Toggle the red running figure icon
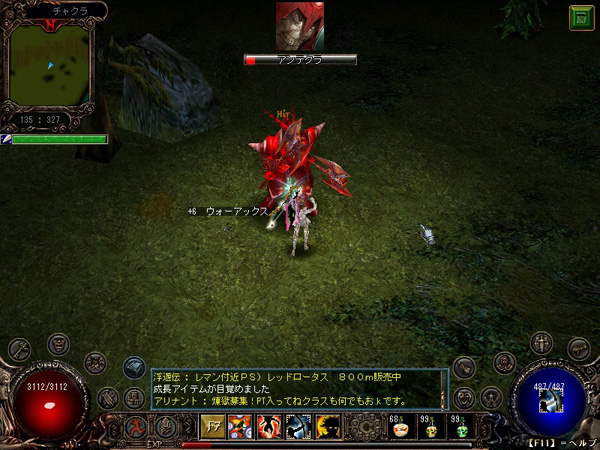Viewport: 600px width, 450px height. click(137, 427)
